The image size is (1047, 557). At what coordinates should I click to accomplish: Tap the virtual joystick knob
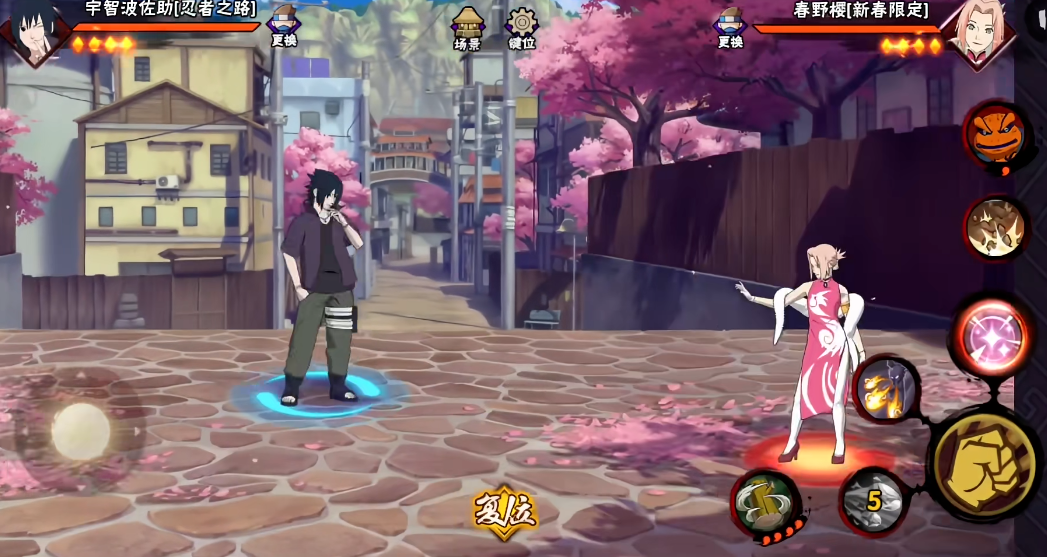[x=80, y=431]
